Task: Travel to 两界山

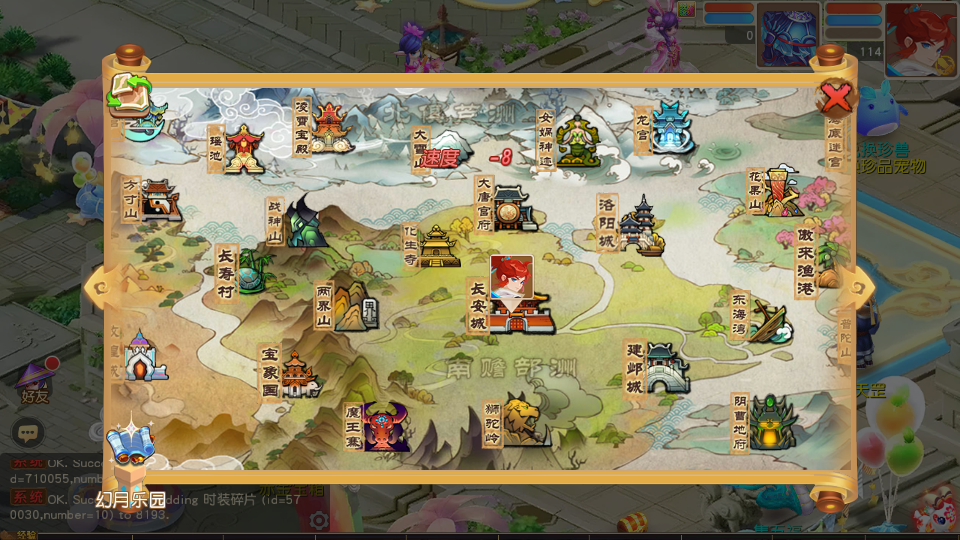Action: pos(350,305)
